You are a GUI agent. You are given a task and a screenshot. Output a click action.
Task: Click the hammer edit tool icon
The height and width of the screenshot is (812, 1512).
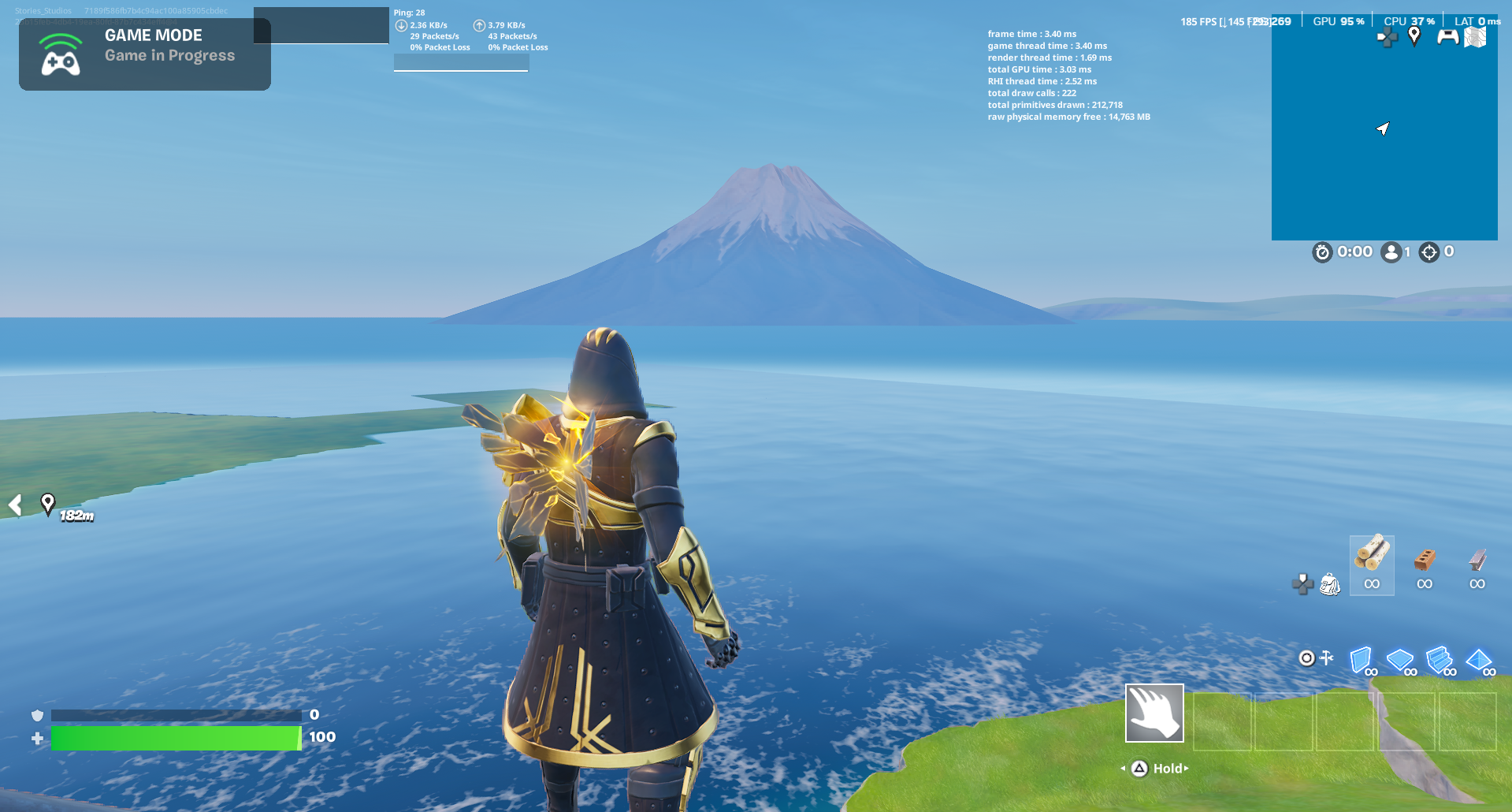coord(1325,656)
